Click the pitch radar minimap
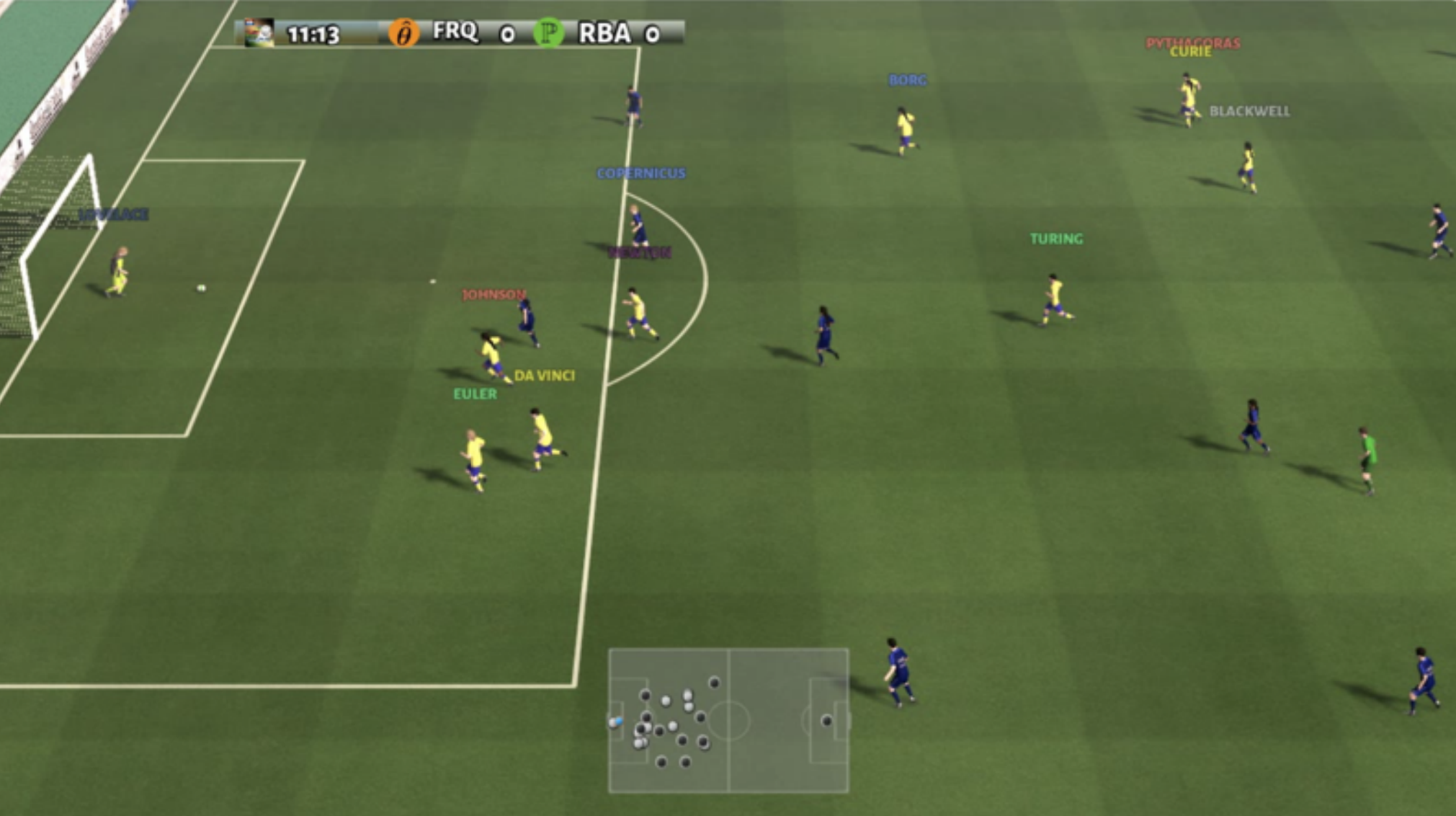The image size is (1456, 816). 728,720
